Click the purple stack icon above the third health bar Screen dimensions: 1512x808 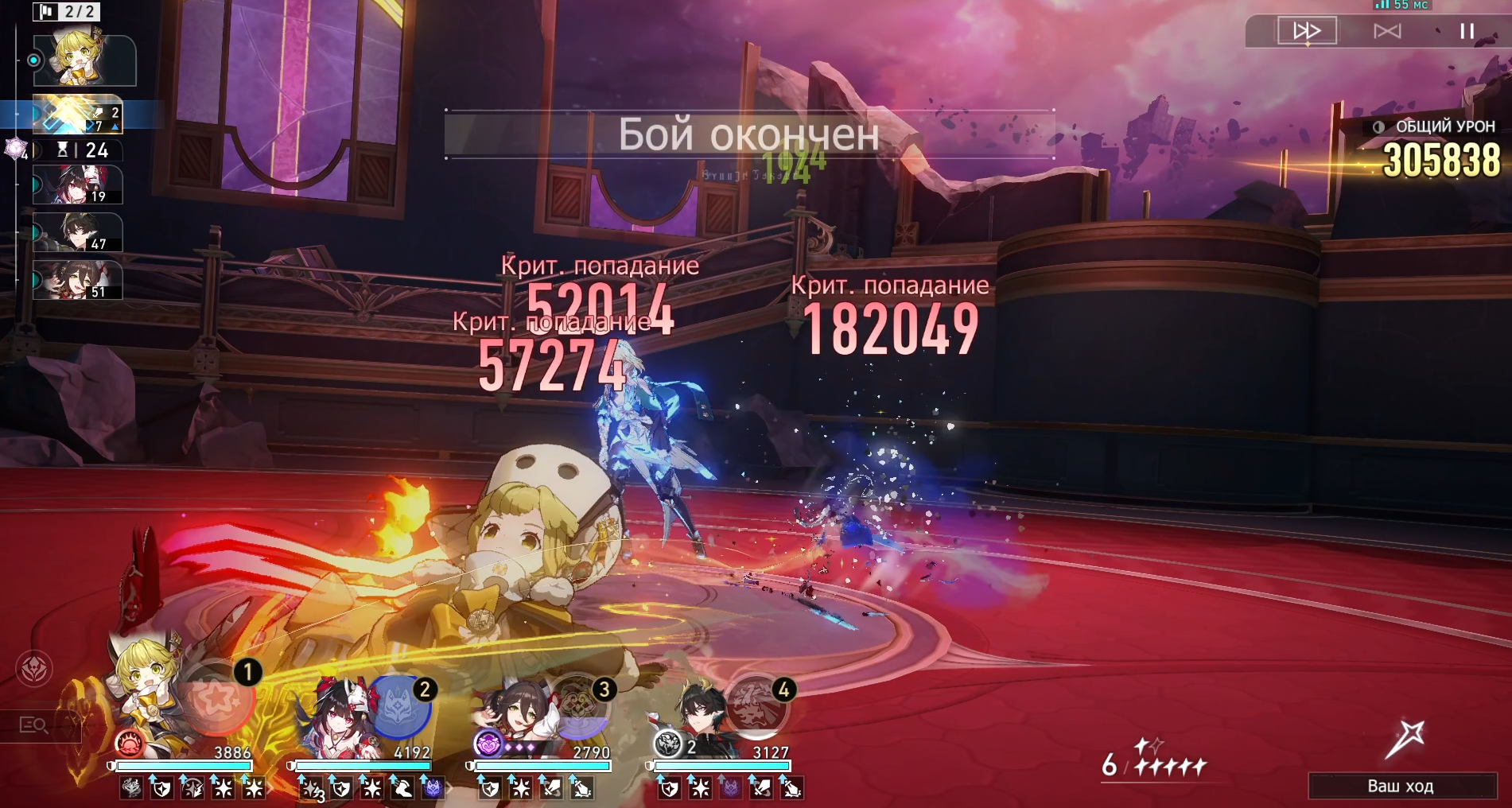488,744
